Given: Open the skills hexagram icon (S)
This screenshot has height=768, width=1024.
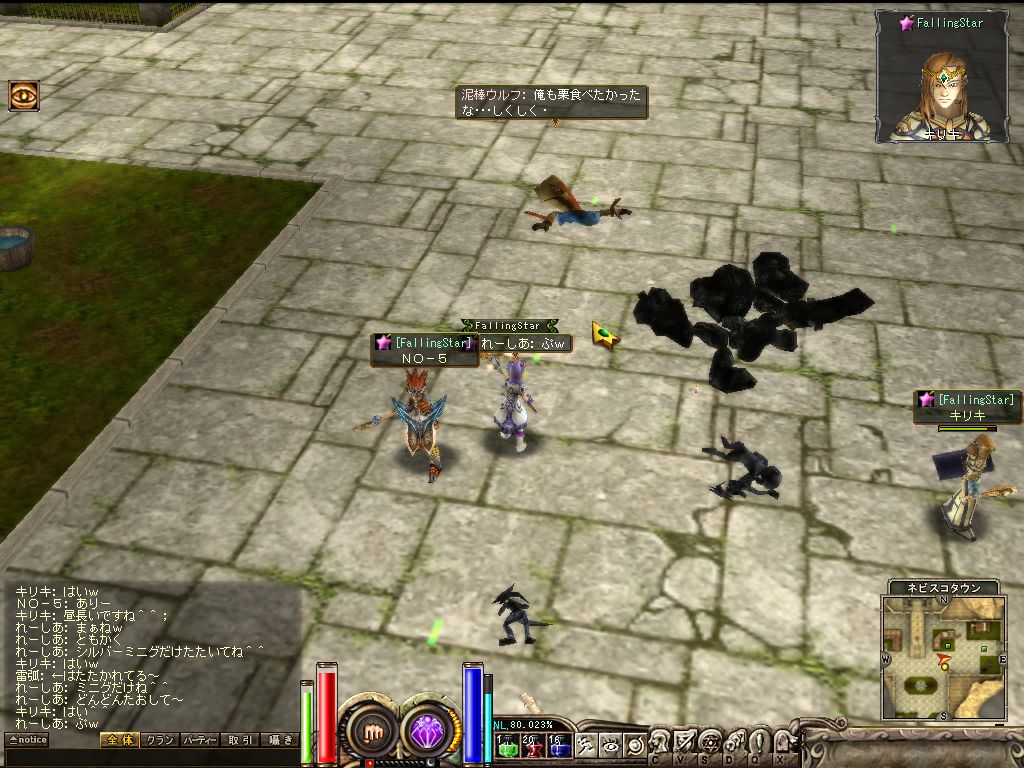Looking at the screenshot, I should (709, 742).
